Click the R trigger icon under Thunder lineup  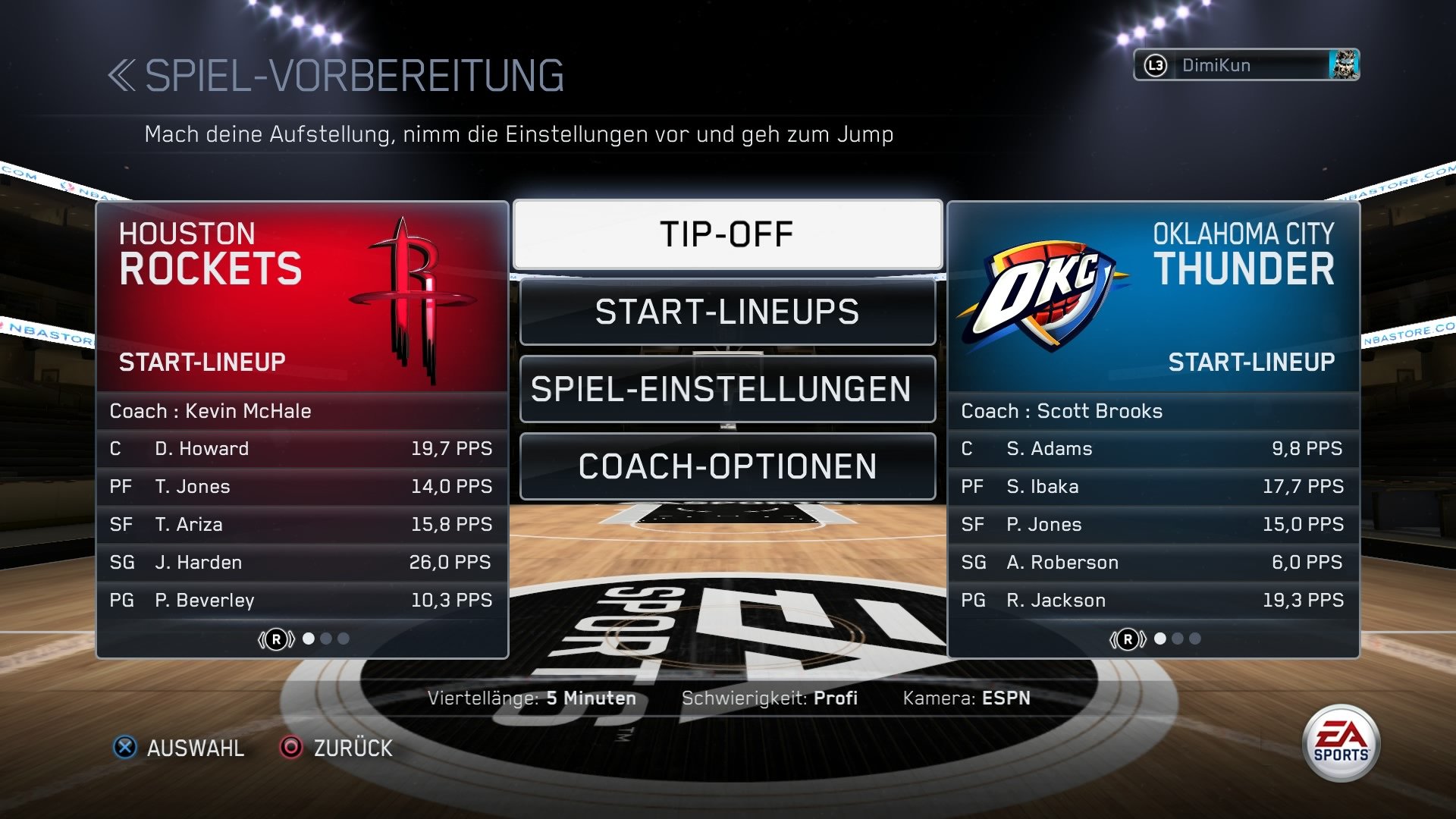(1128, 639)
